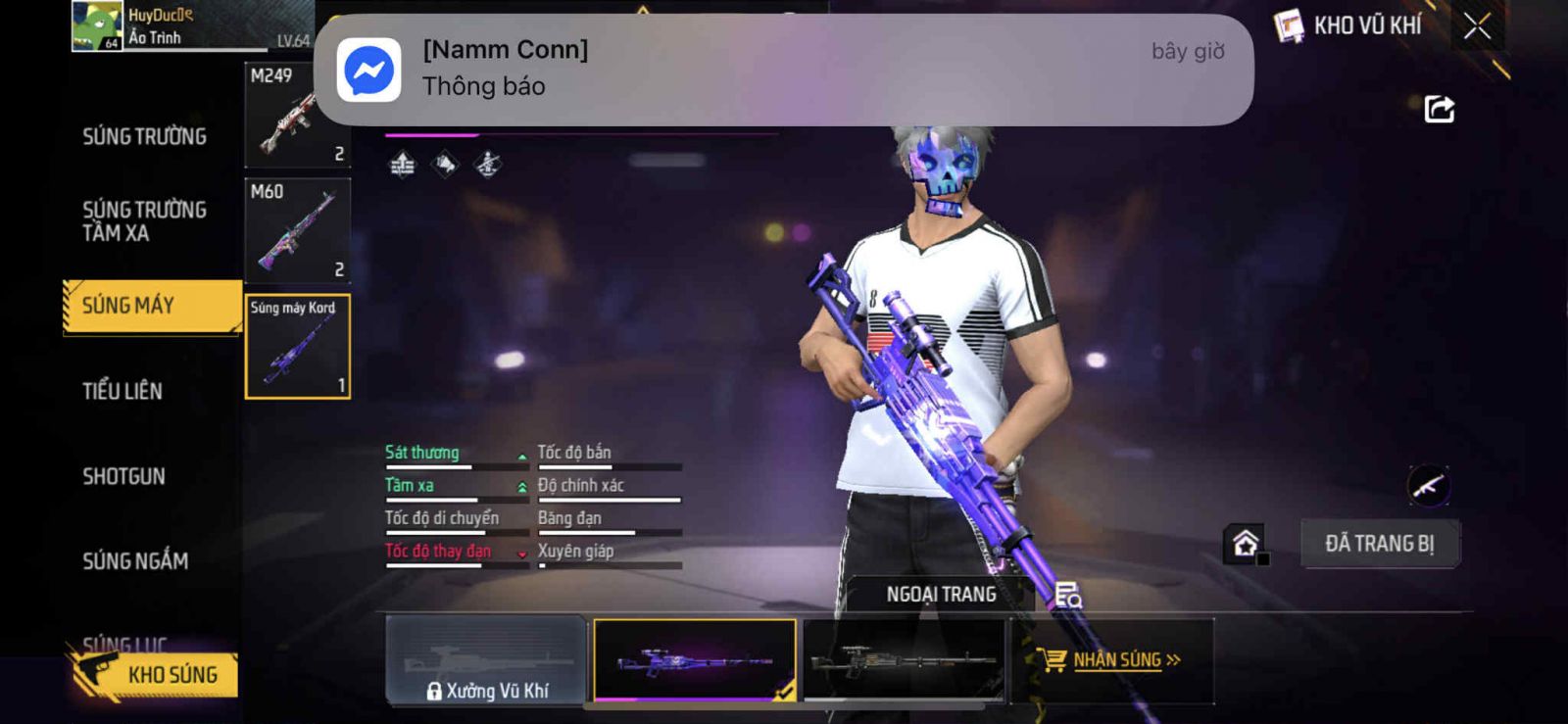Pick the Súng máy Kord weapon
1568x724 pixels.
point(297,347)
